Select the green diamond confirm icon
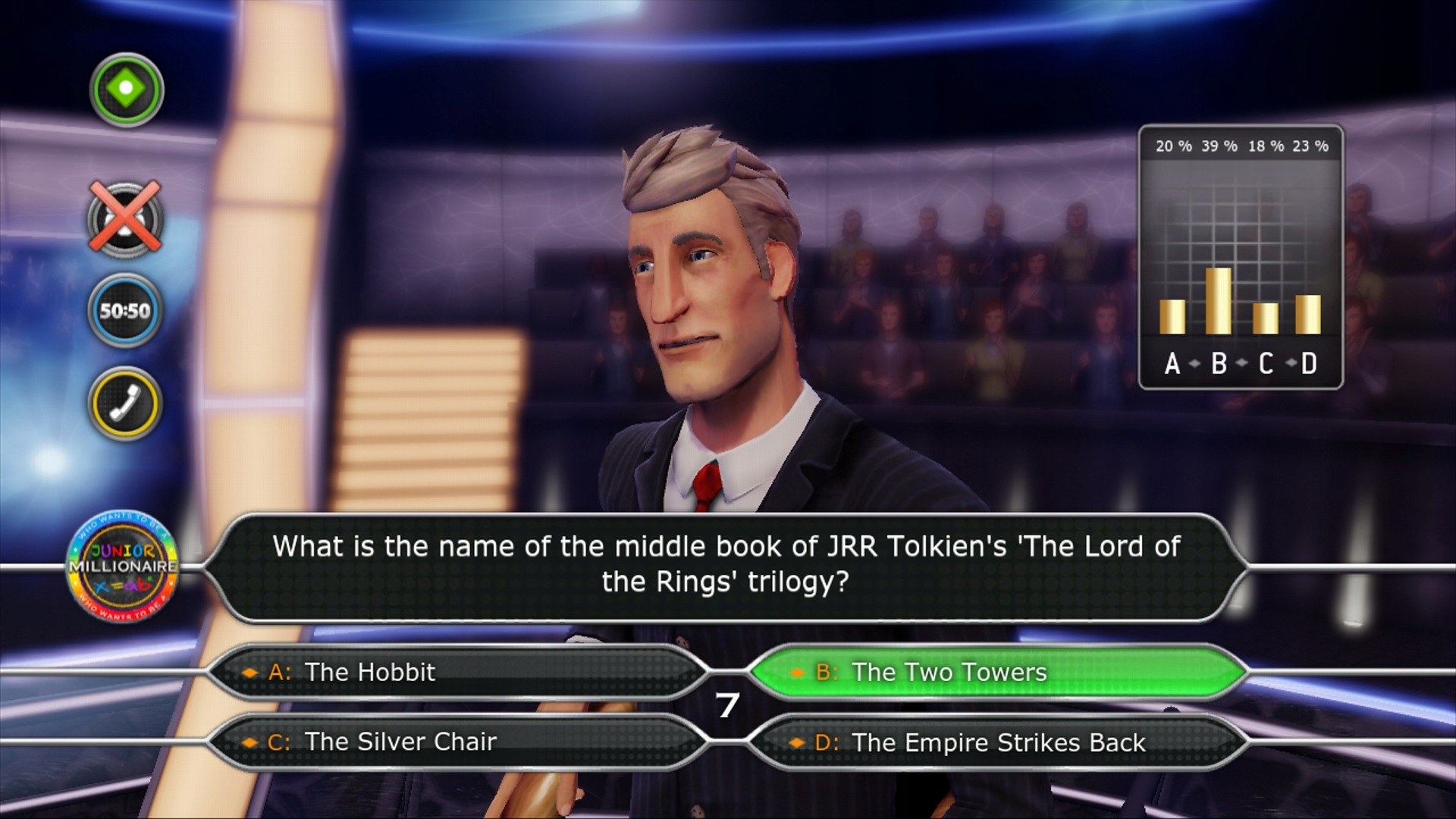The image size is (1456, 819). pos(125,89)
